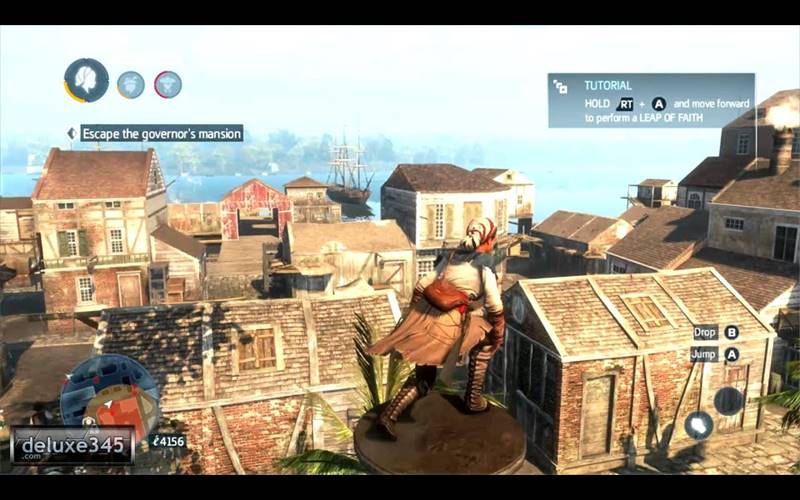Click the deluxe345.com watermark logo

tap(72, 445)
